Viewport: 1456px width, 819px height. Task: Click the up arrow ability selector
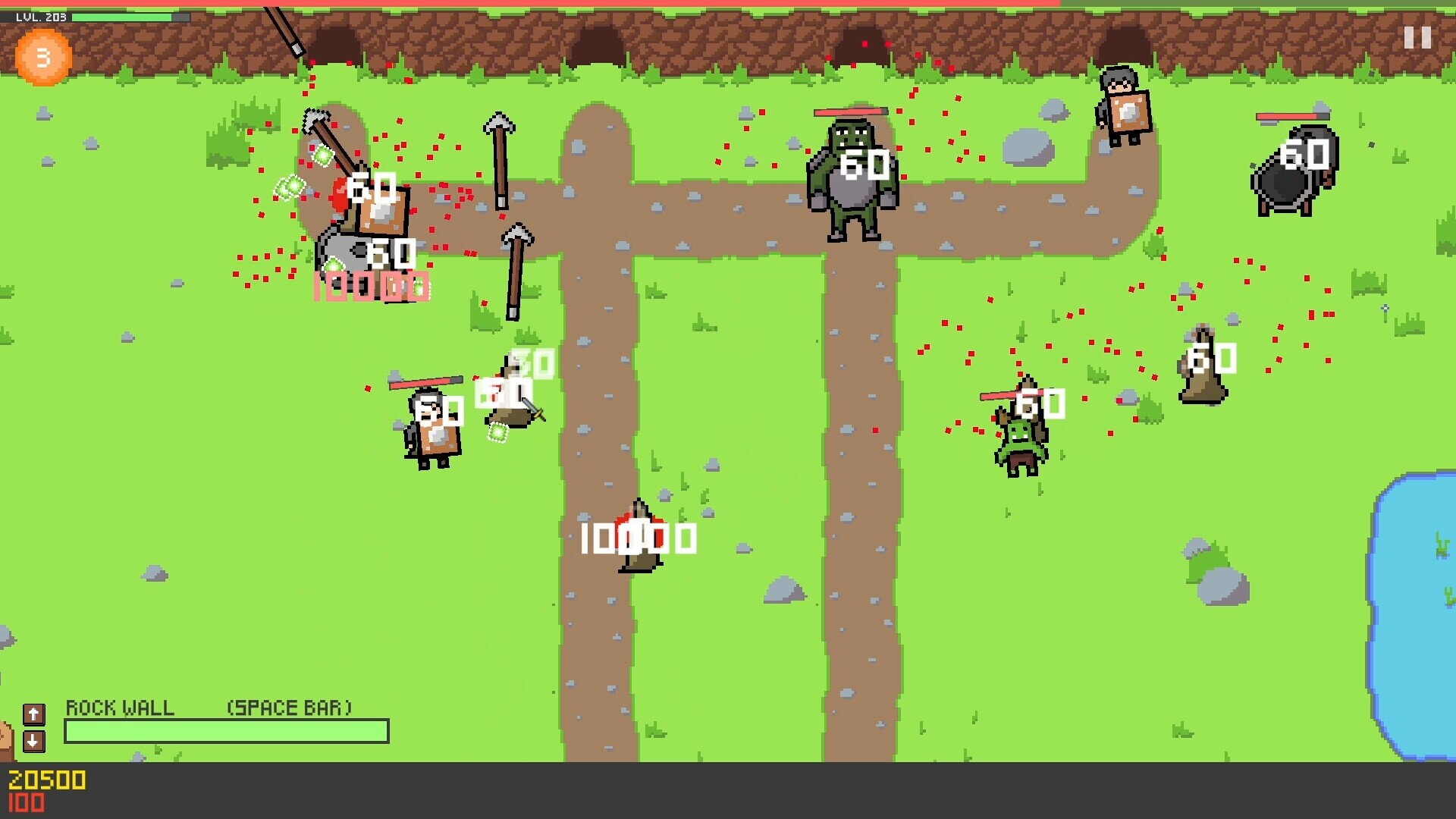[33, 714]
